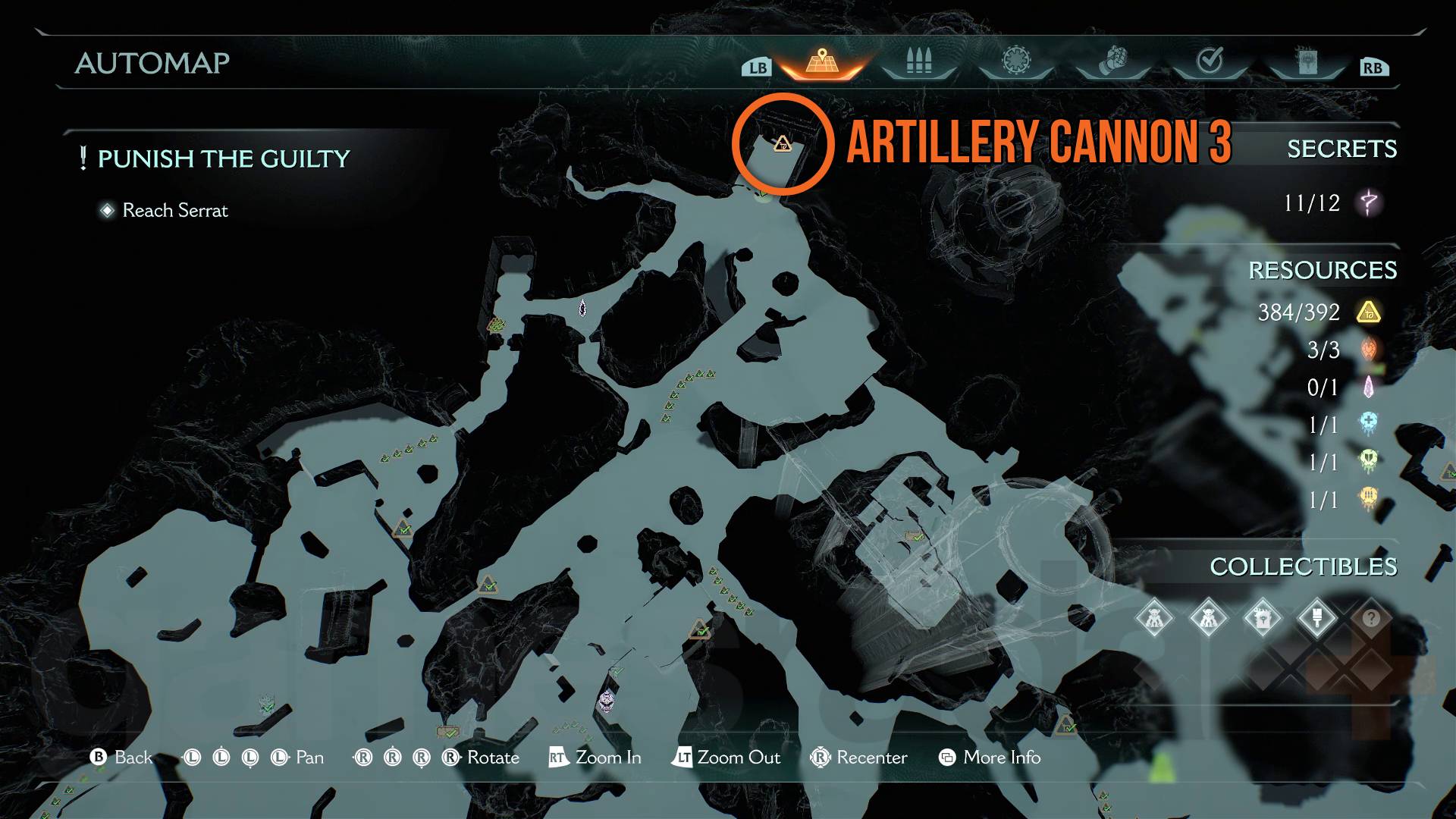Select the circled gold marker on the map
The width and height of the screenshot is (1456, 819).
pyautogui.click(x=783, y=143)
